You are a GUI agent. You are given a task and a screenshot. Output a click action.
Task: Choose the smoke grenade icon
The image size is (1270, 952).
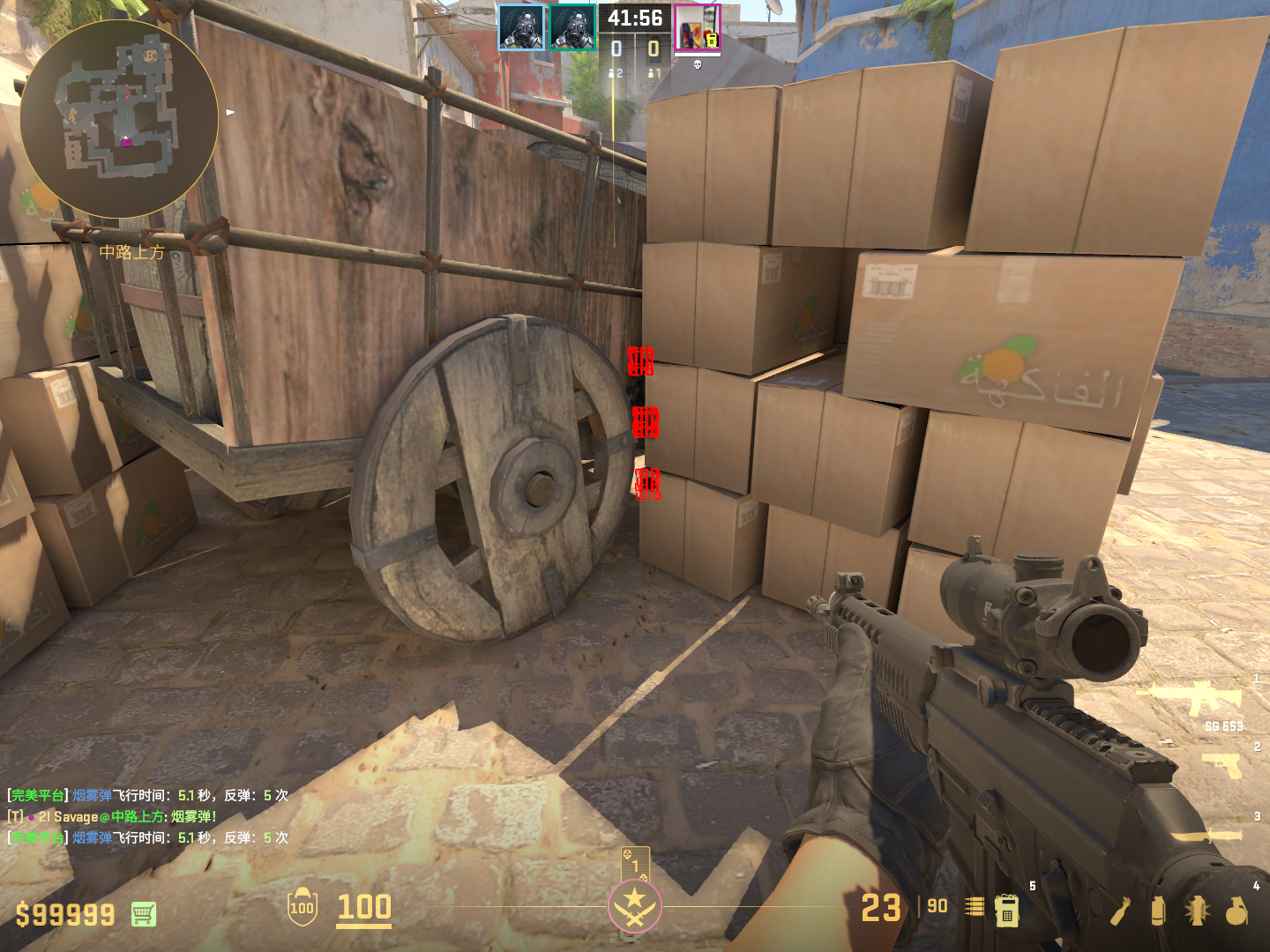(1158, 911)
